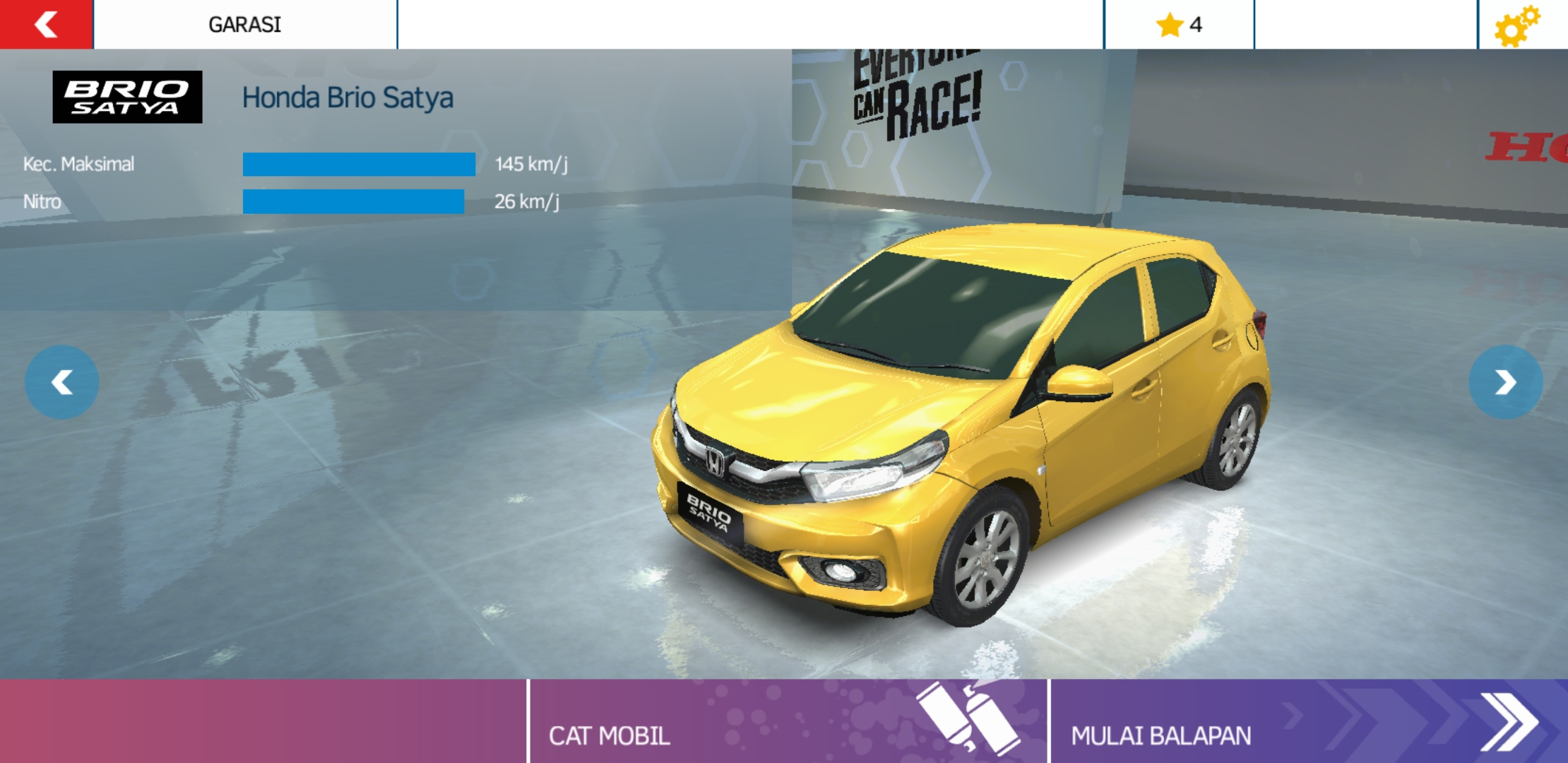Open settings via the orange gears icon
1568x763 pixels.
[1516, 26]
